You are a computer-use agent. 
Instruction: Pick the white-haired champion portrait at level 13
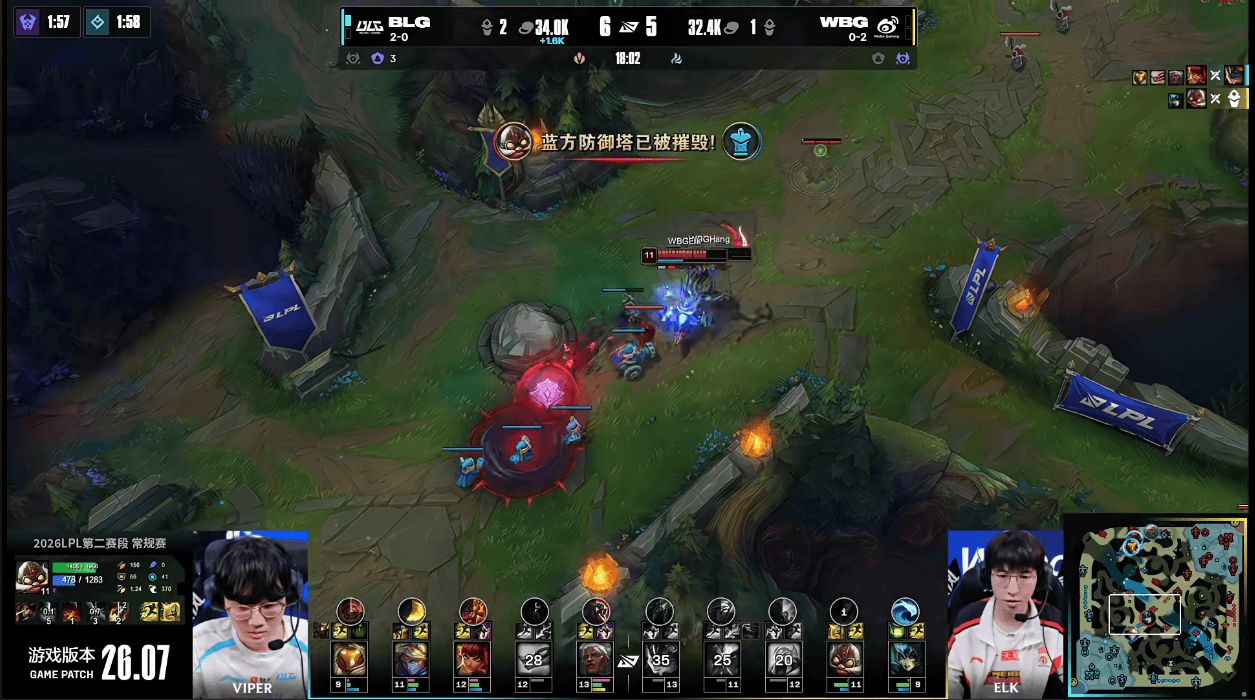(596, 659)
